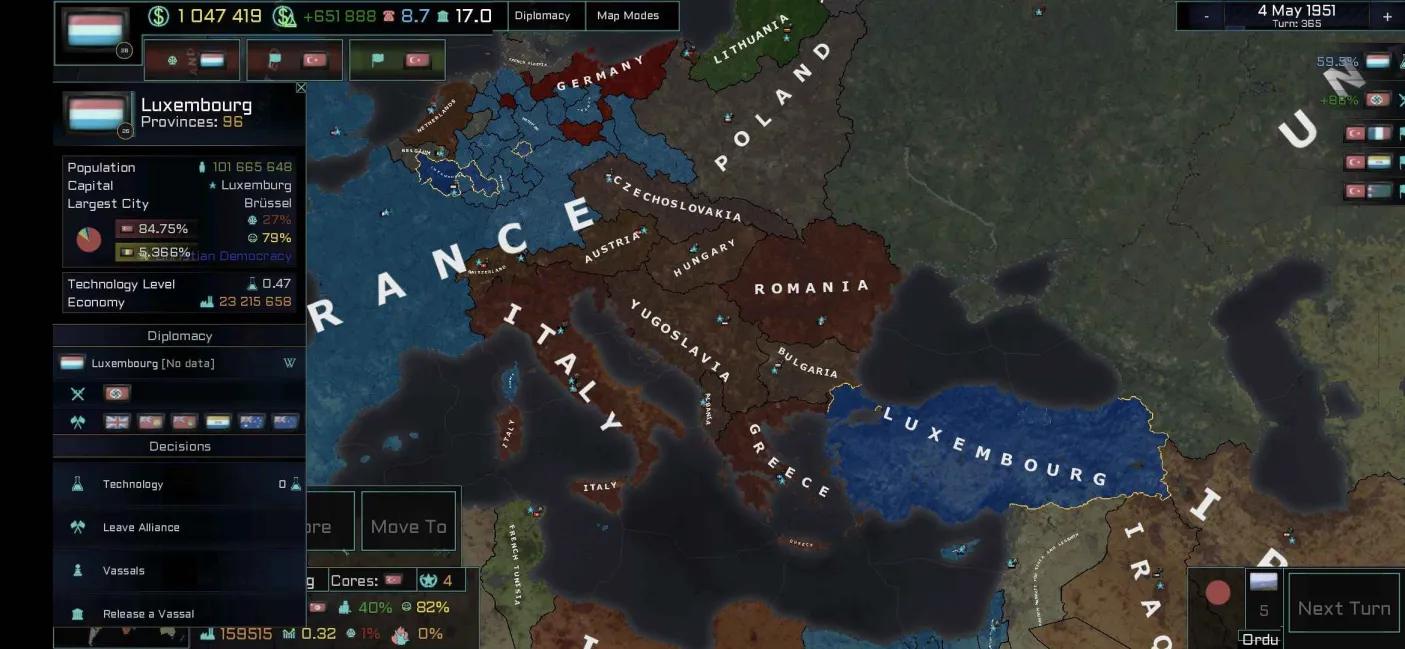Close the Luxembourg country panel
Viewport: 1405px width, 649px height.
[301, 89]
